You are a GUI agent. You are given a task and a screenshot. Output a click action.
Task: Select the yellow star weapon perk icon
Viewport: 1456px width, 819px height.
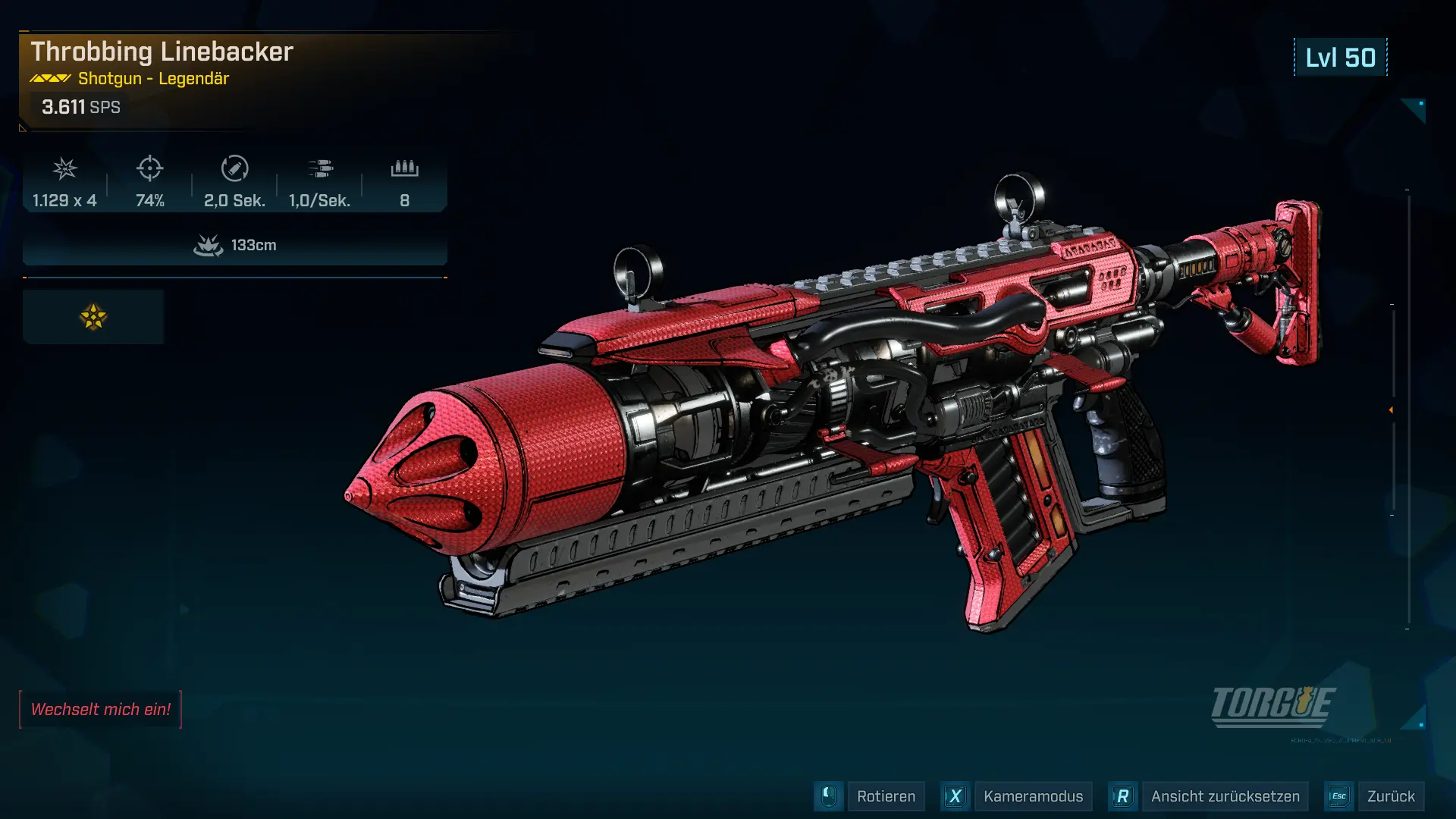93,317
